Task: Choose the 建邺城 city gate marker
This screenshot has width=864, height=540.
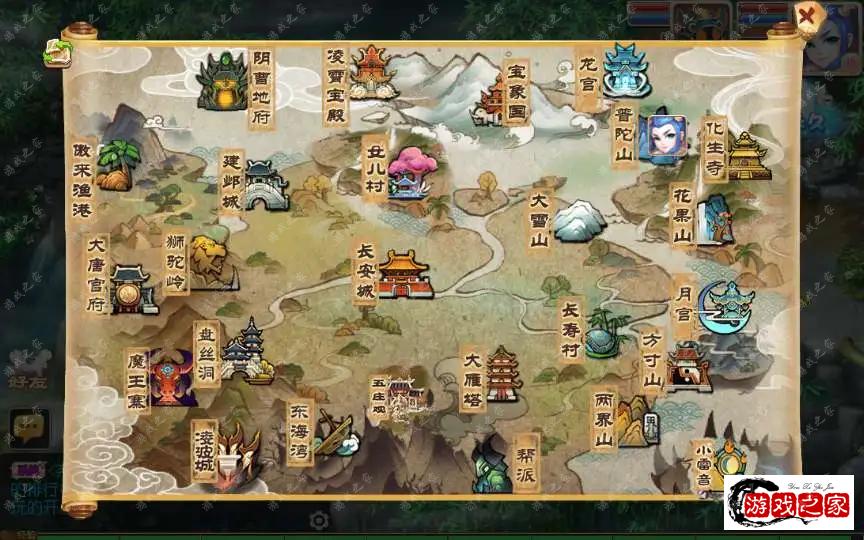Action: (x=265, y=186)
